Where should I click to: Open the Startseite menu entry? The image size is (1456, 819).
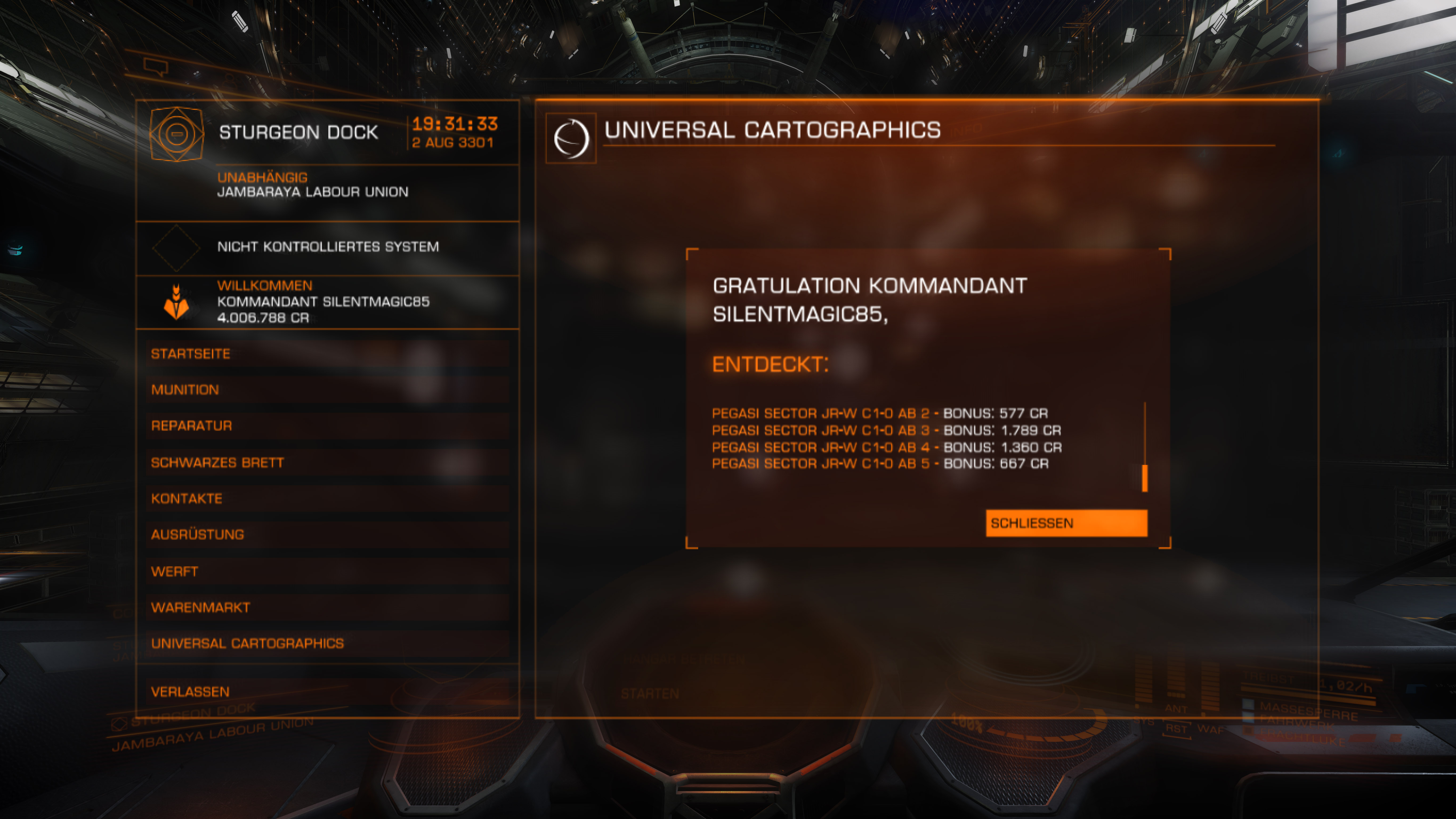[x=327, y=354]
